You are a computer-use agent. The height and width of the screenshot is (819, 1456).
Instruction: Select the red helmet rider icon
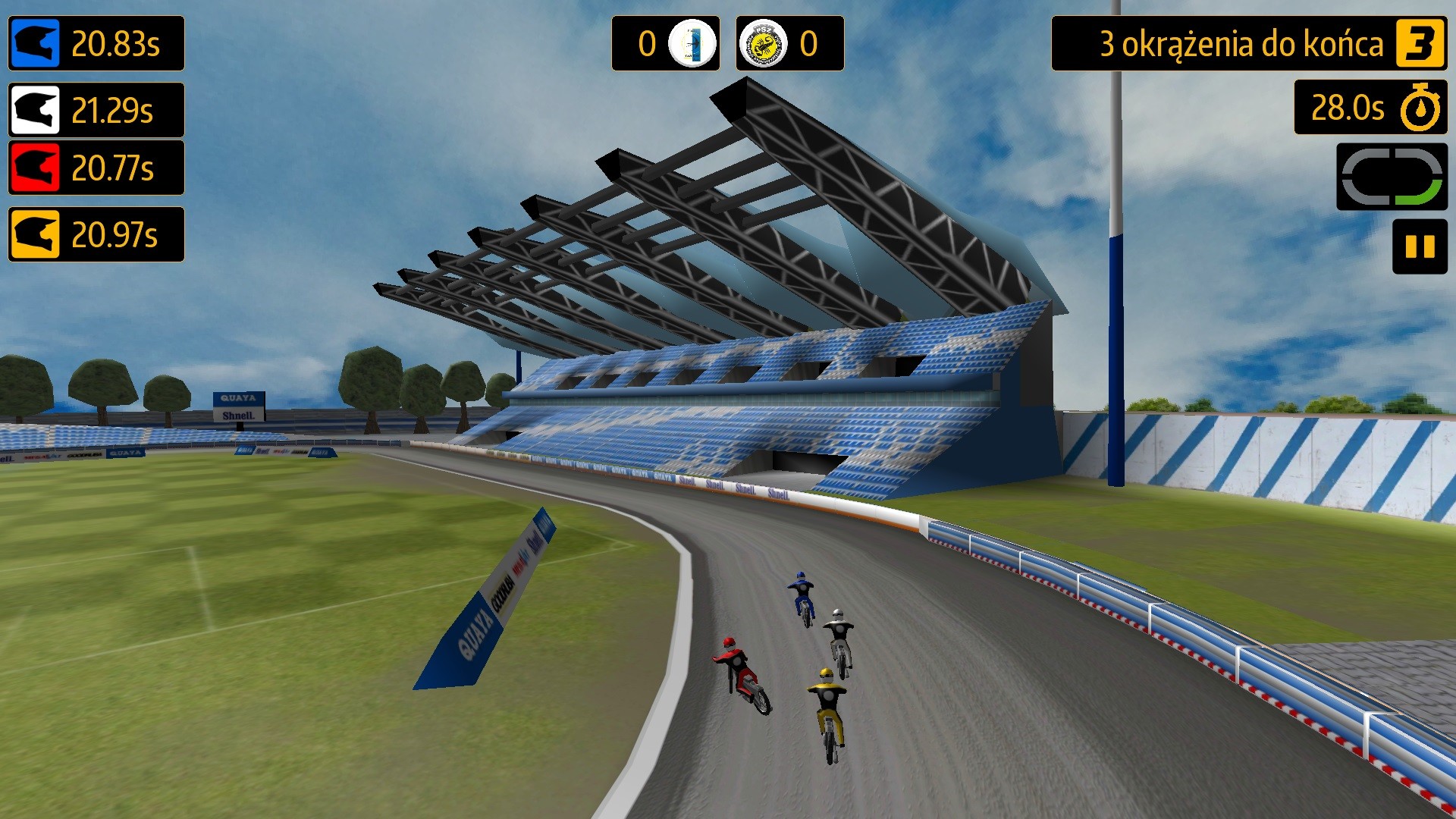(33, 168)
